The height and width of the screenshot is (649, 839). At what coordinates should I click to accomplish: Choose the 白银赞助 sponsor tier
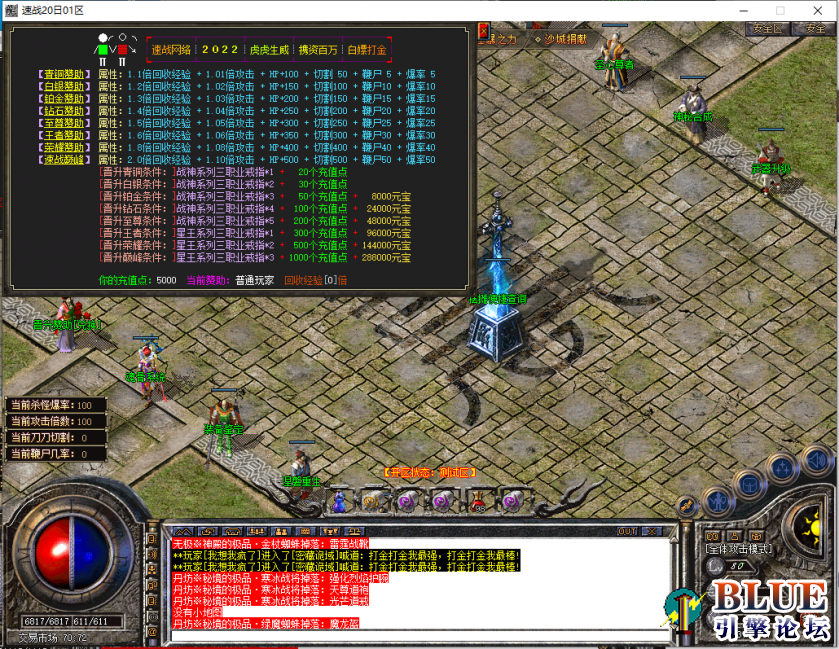coord(64,87)
